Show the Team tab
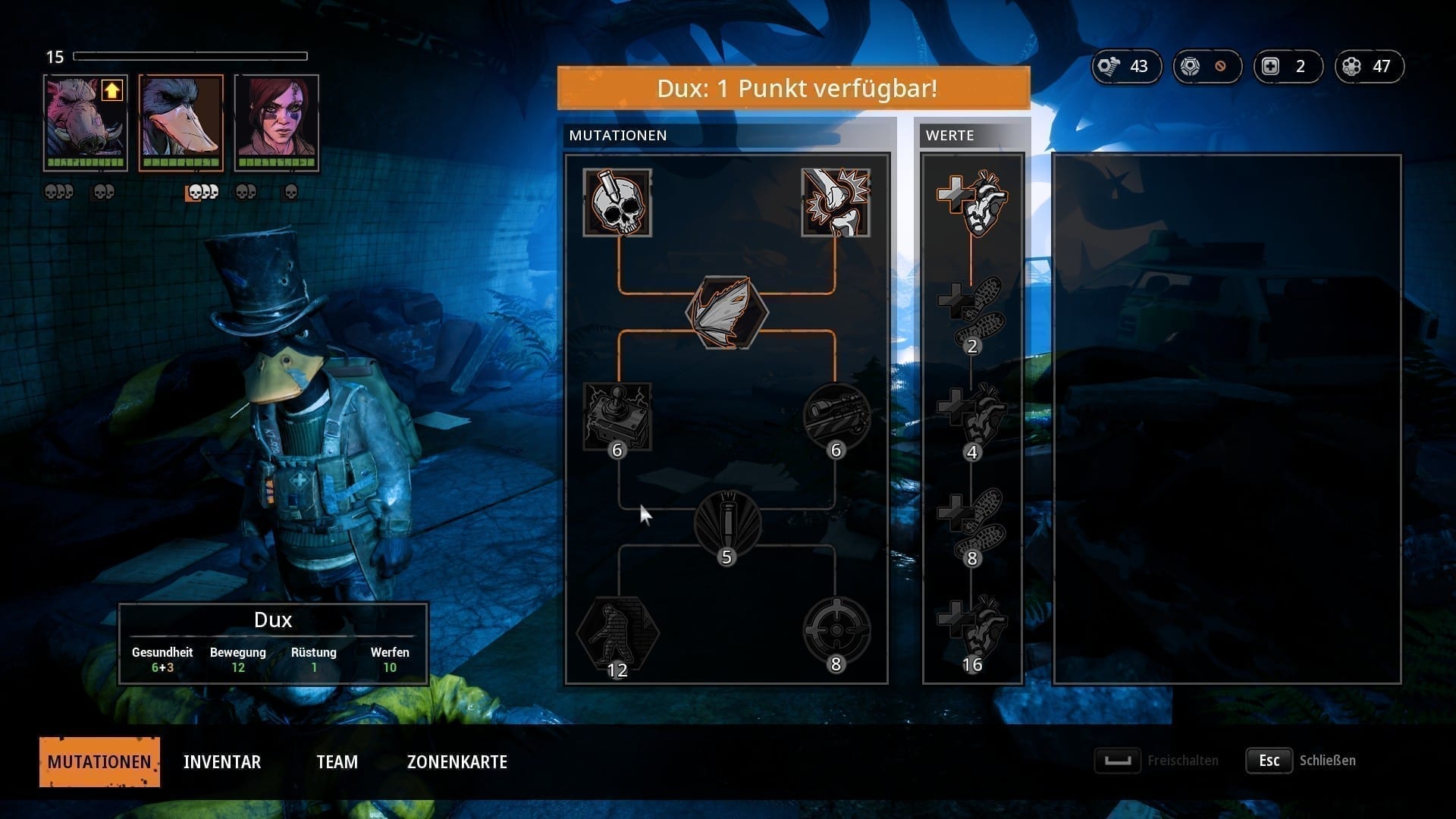The height and width of the screenshot is (819, 1456). (337, 761)
